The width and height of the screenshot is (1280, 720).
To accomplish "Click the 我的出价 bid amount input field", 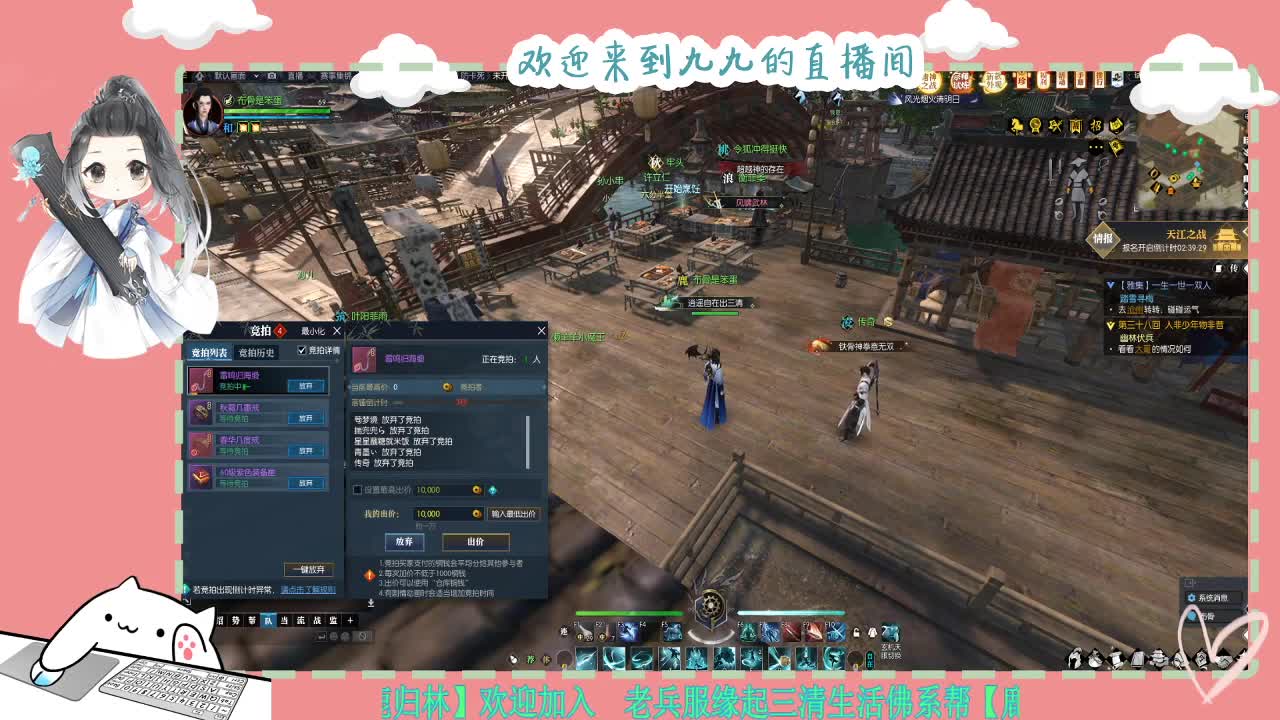I will (448, 514).
